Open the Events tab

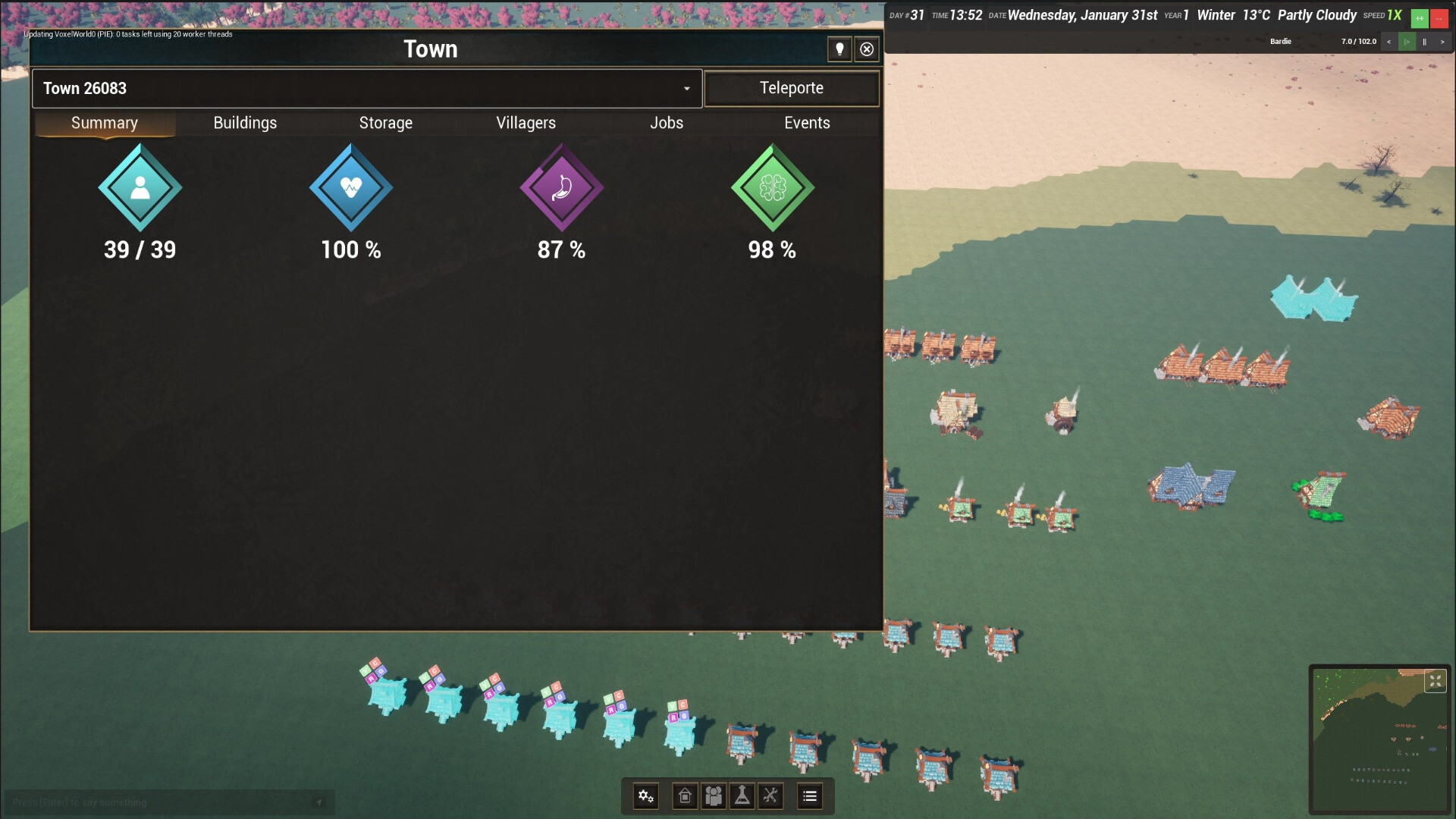click(x=806, y=123)
